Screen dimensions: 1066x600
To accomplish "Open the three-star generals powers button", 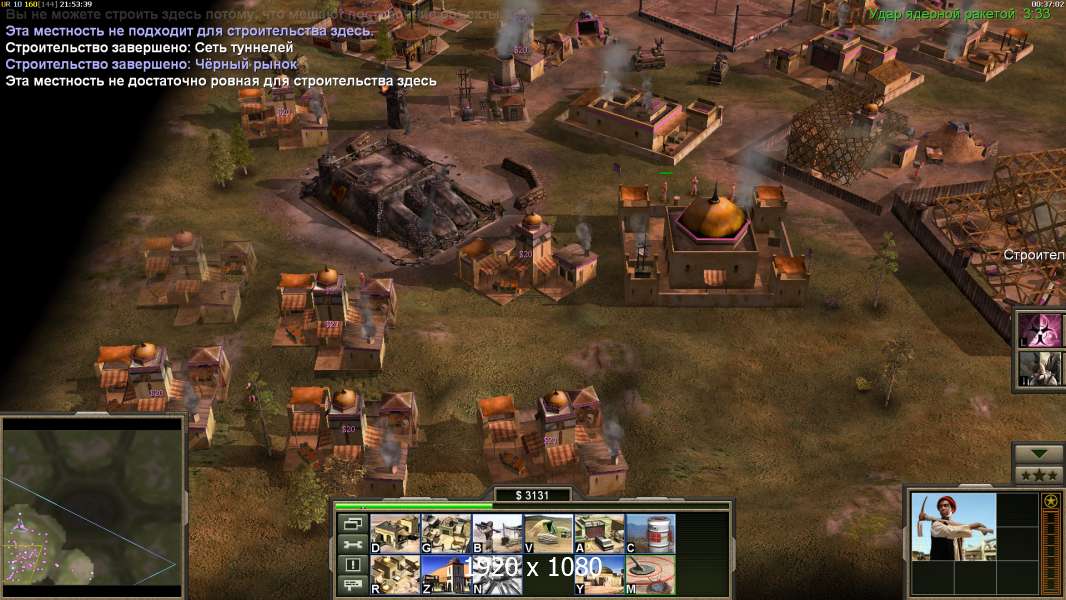I will tap(1038, 474).
